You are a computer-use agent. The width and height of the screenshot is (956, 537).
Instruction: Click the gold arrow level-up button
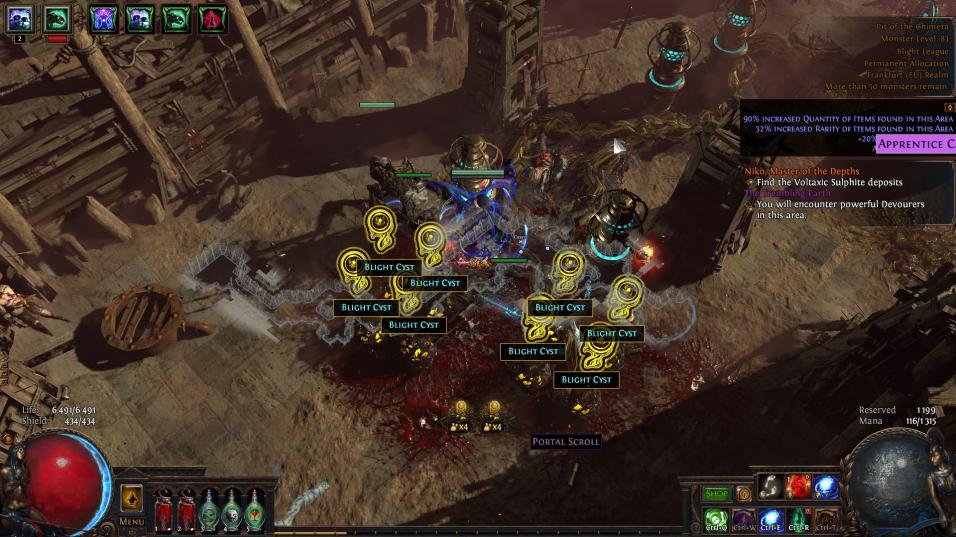pyautogui.click(x=132, y=497)
